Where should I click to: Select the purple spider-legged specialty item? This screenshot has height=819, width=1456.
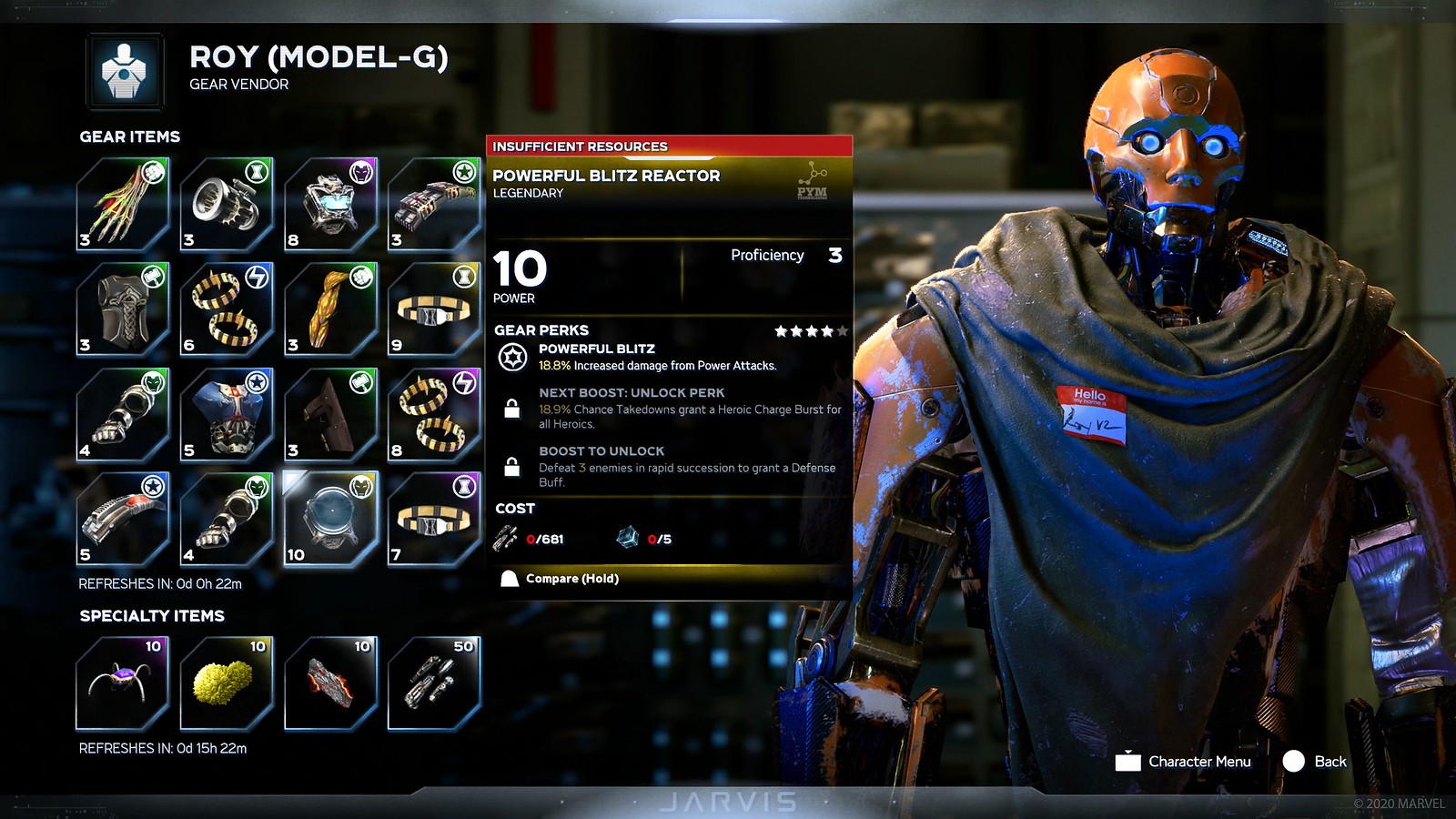(123, 682)
